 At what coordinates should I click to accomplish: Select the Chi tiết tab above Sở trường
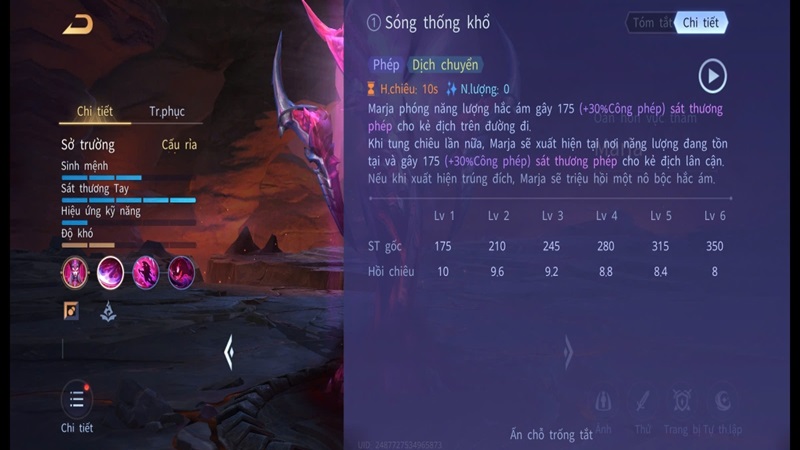[95, 112]
